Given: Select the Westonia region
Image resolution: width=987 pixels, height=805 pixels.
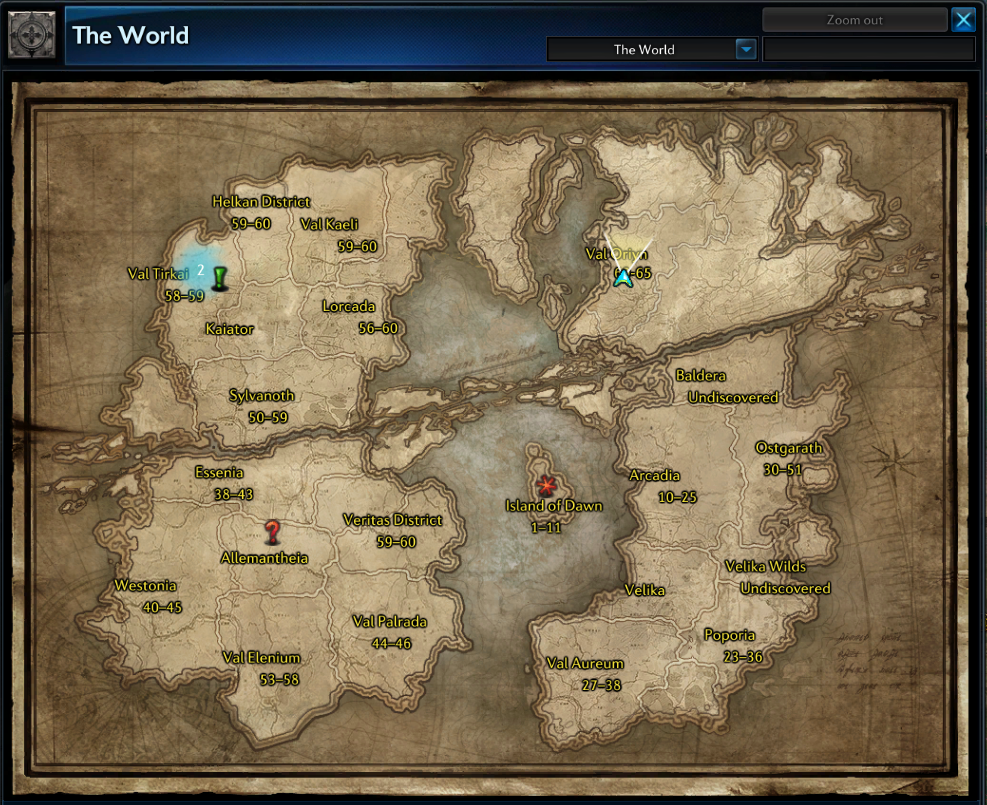Looking at the screenshot, I should point(146,586).
